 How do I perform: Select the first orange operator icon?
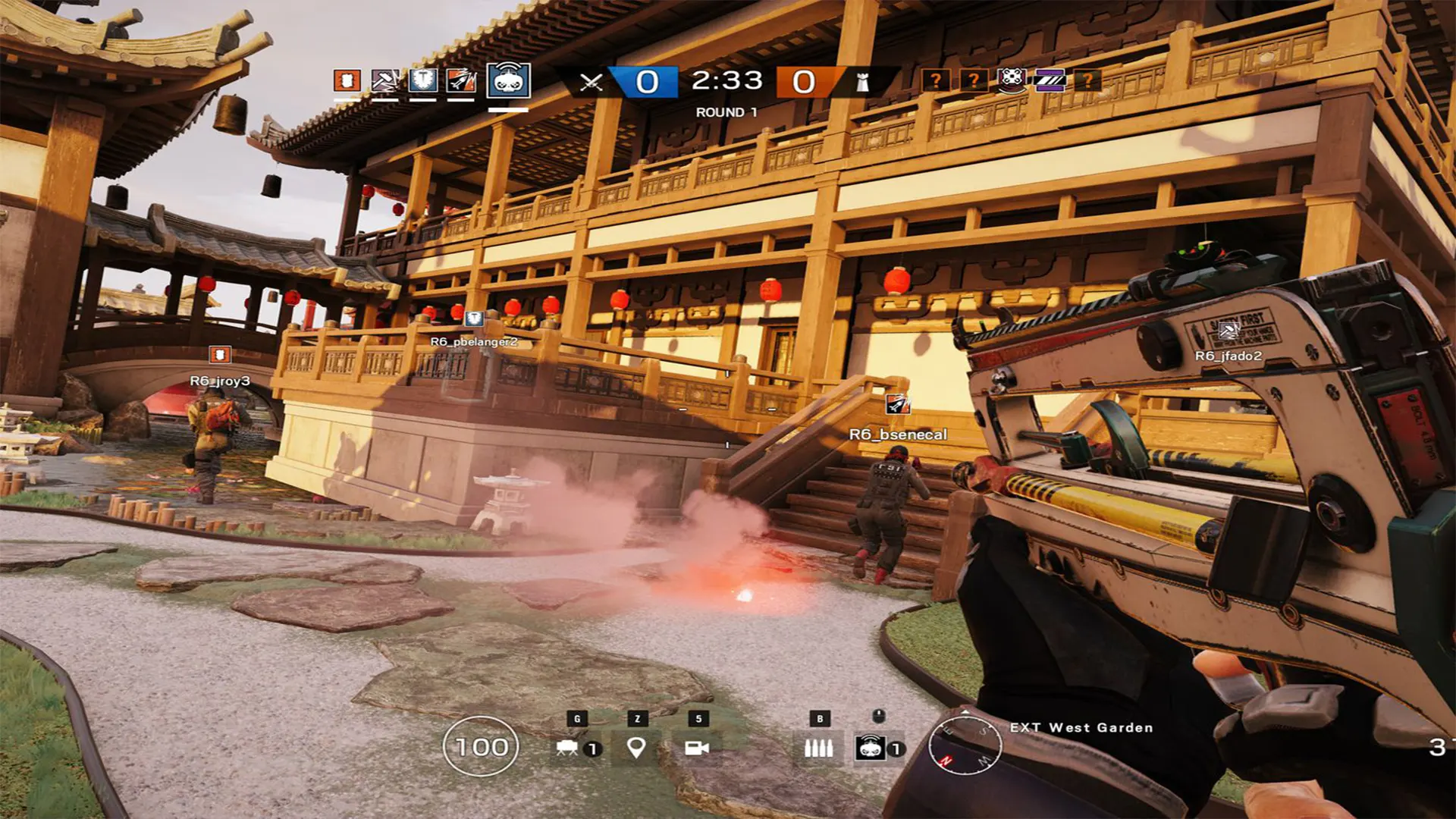(x=347, y=81)
